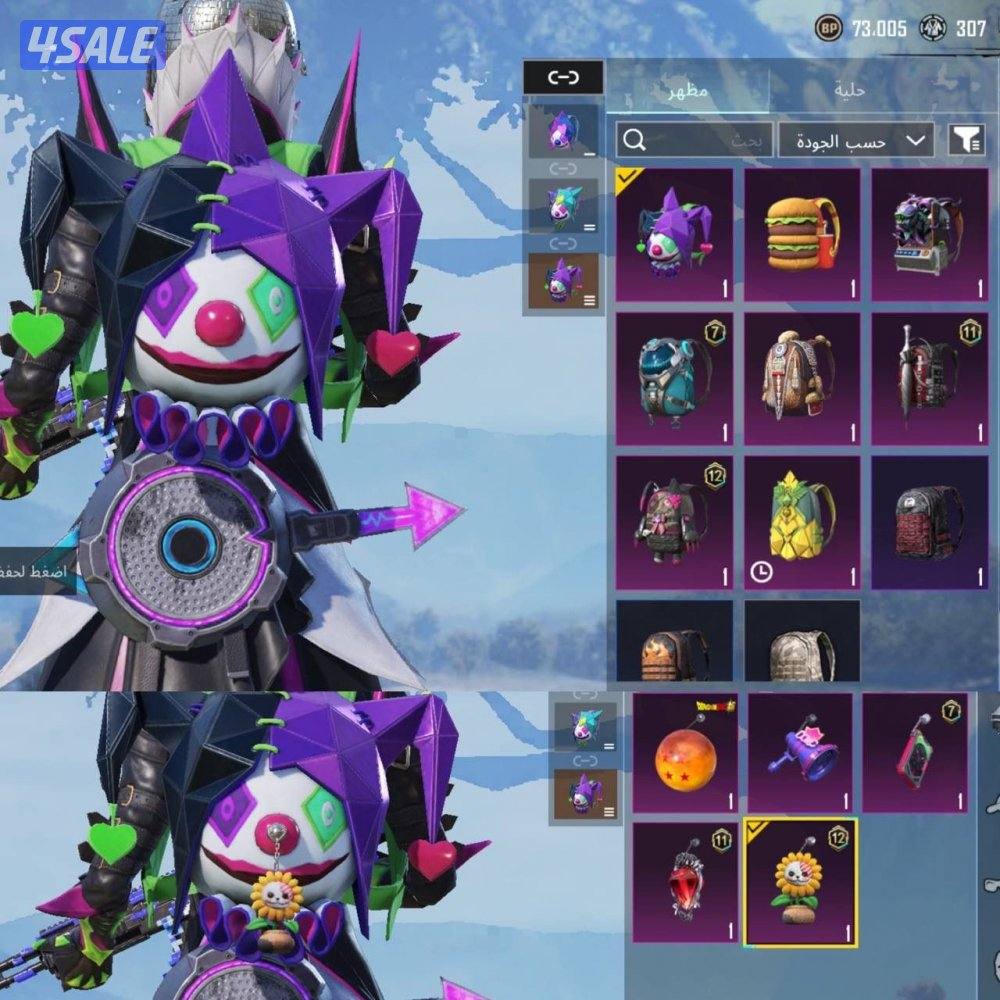Image resolution: width=1000 pixels, height=1000 pixels.
Task: Select the sunflower pot ornament
Action: pyautogui.click(x=800, y=882)
